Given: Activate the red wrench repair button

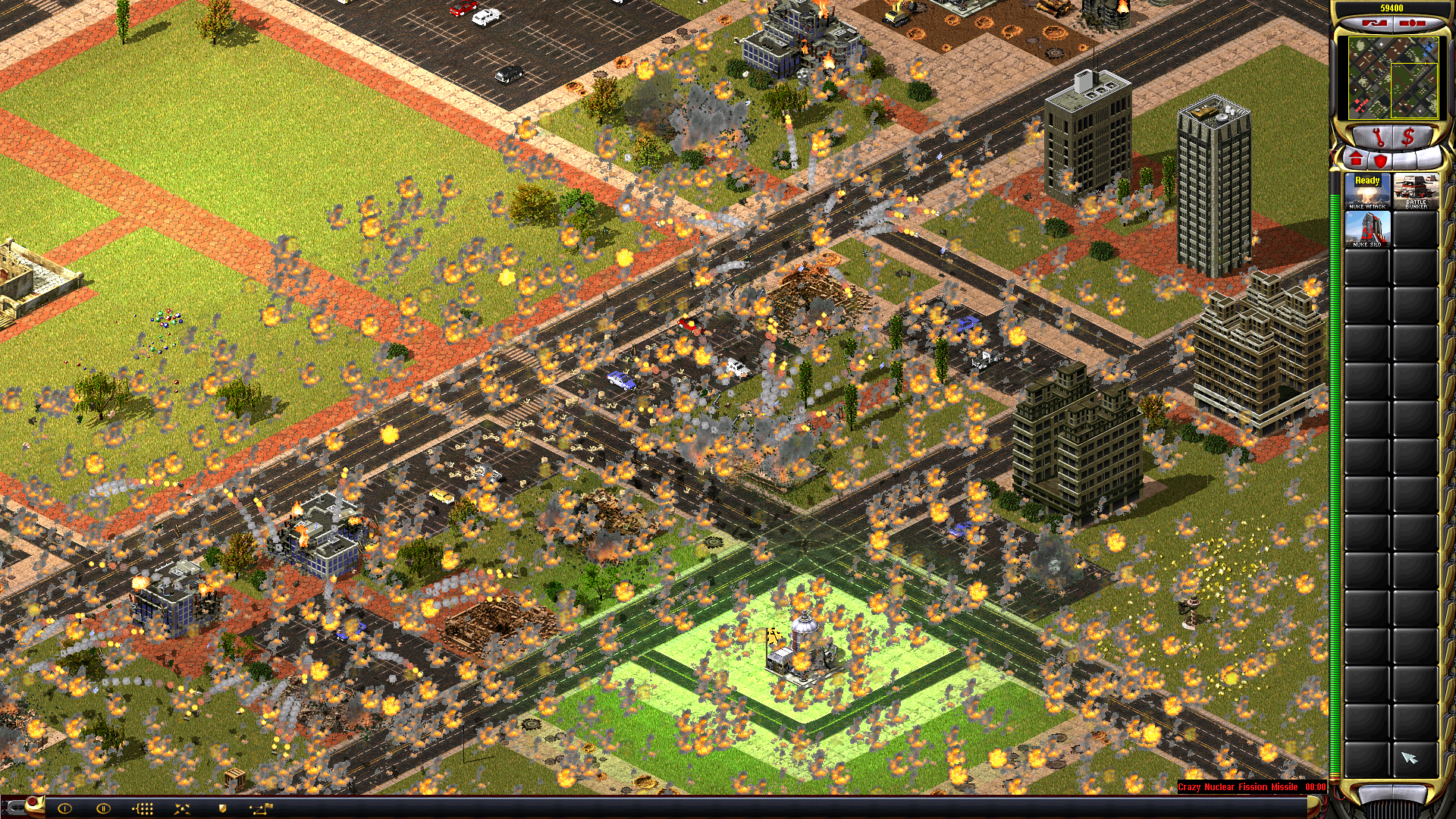Looking at the screenshot, I should coord(1377,137).
